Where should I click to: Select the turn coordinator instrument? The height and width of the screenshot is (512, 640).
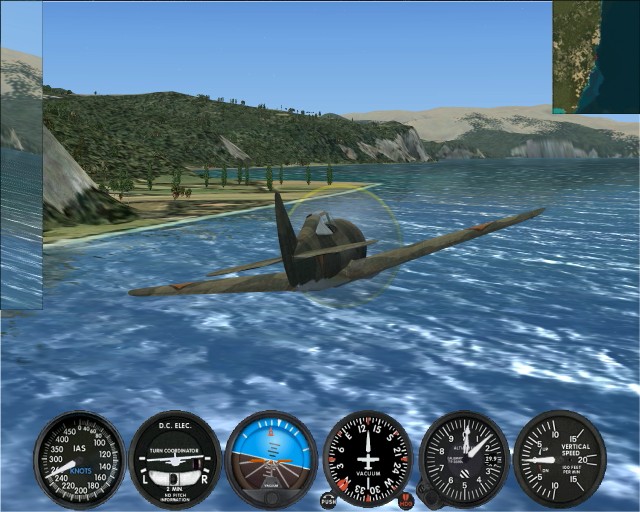(175, 459)
